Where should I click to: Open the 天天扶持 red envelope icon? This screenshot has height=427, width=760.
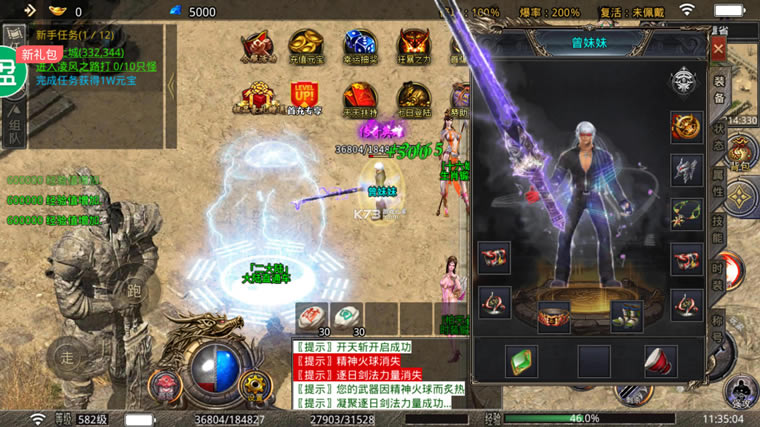[359, 100]
